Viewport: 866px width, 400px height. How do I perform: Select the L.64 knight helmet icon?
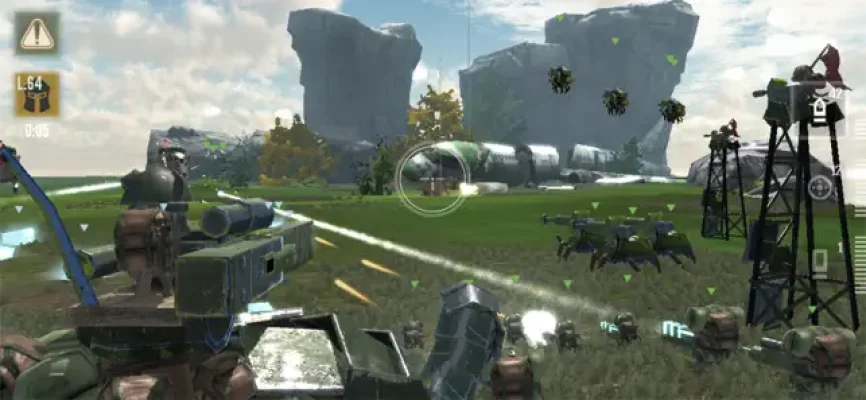[37, 94]
